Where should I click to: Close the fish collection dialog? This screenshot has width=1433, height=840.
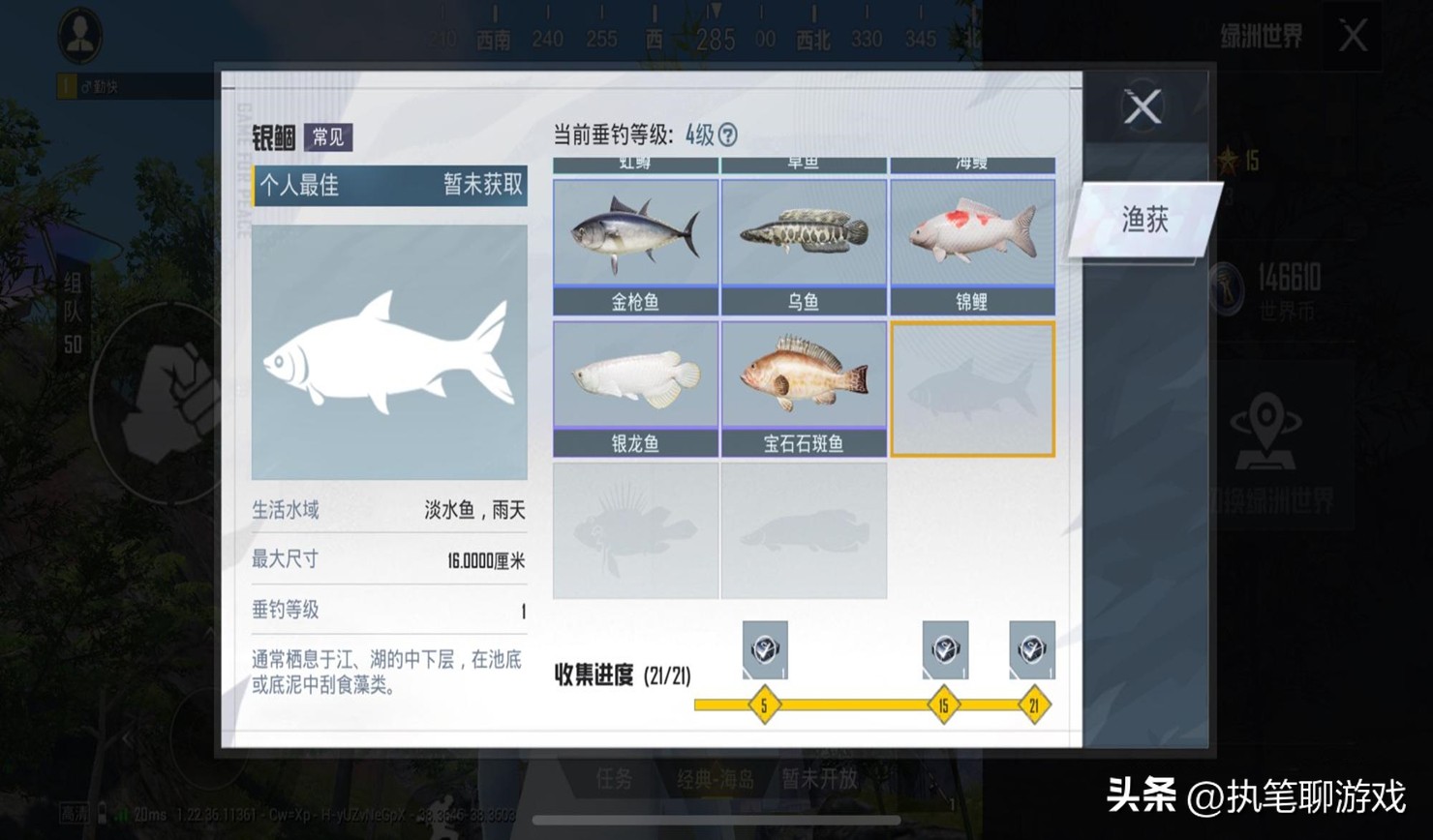click(1143, 107)
